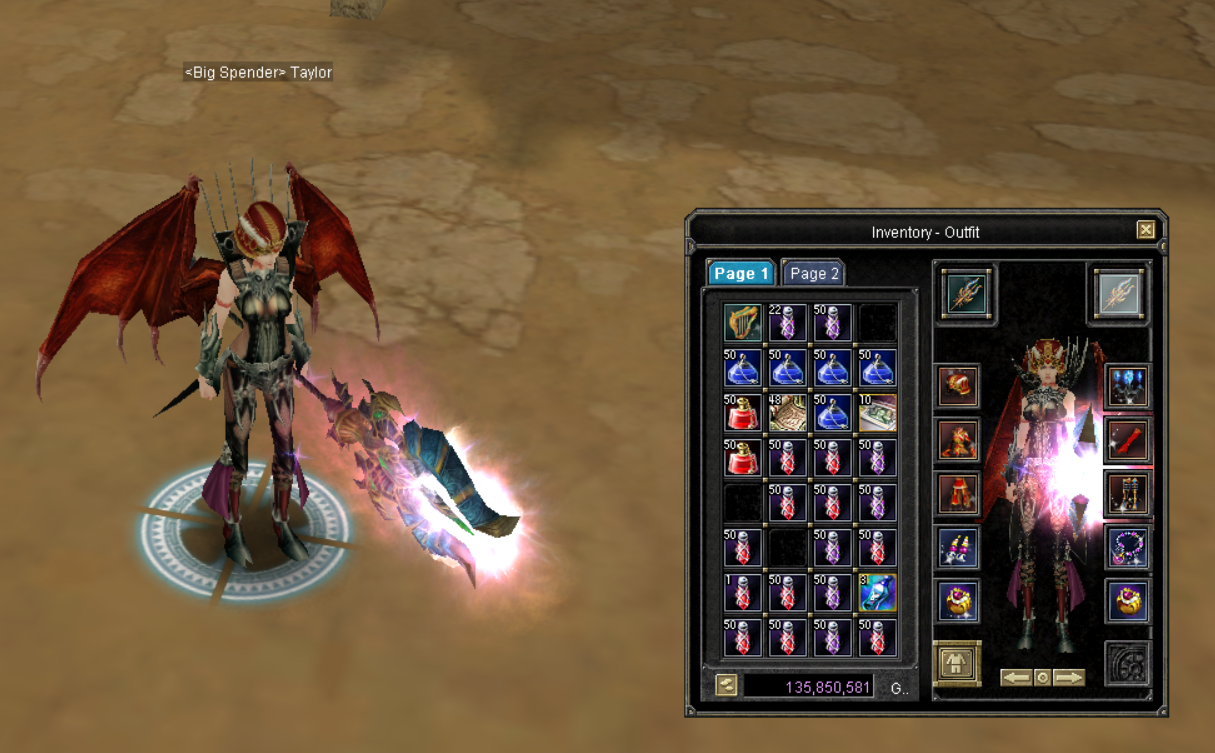The height and width of the screenshot is (753, 1215).
Task: Select the Page 1 inventory tab
Action: point(741,273)
